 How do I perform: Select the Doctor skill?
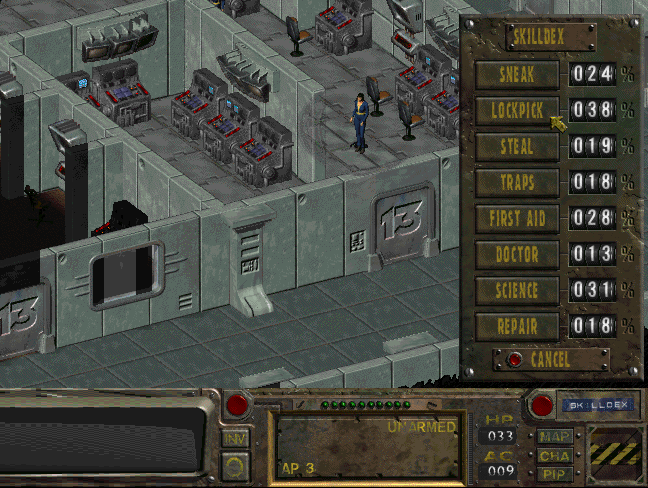(x=517, y=254)
